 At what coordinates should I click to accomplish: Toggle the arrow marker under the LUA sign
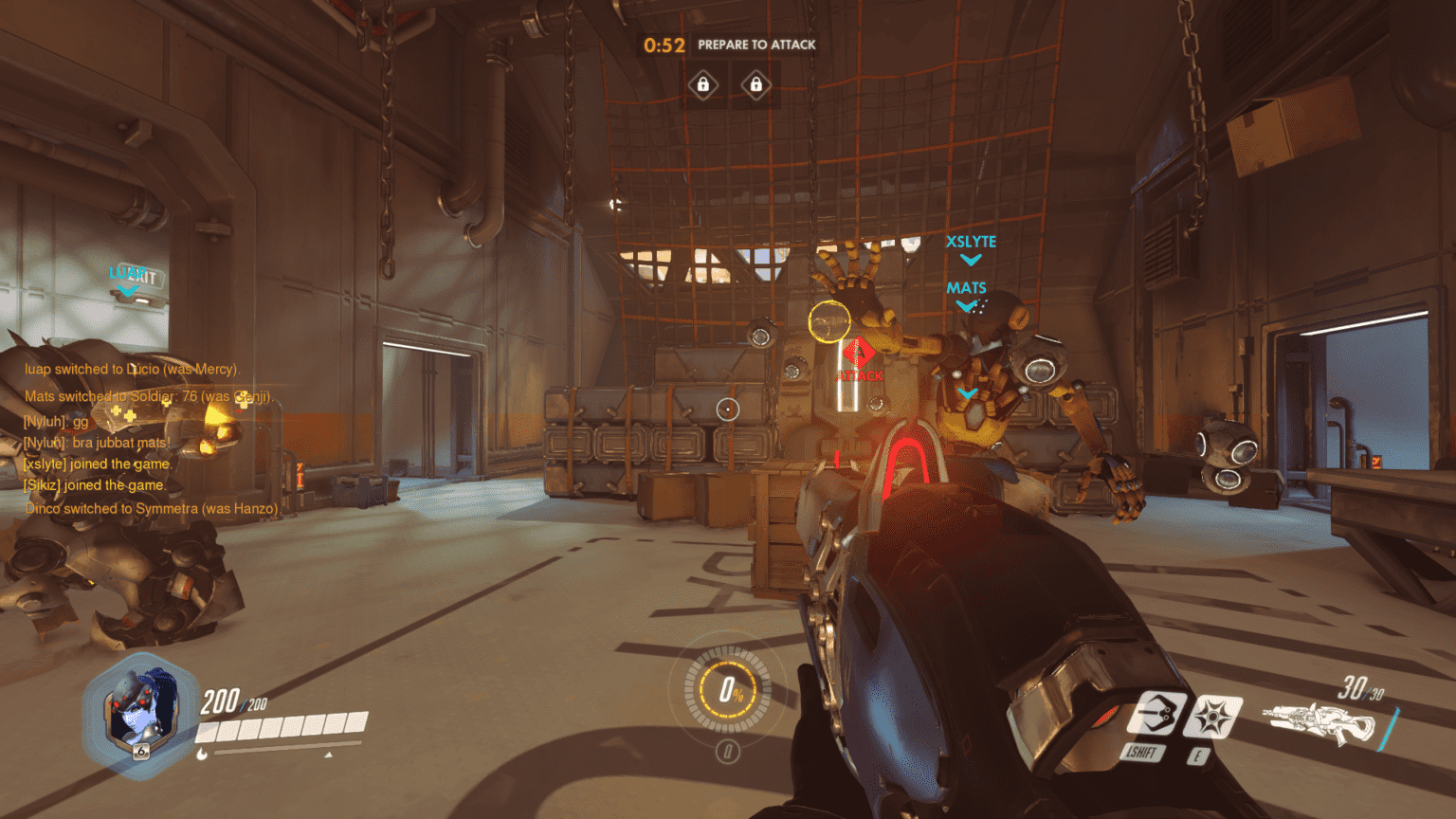tap(128, 290)
